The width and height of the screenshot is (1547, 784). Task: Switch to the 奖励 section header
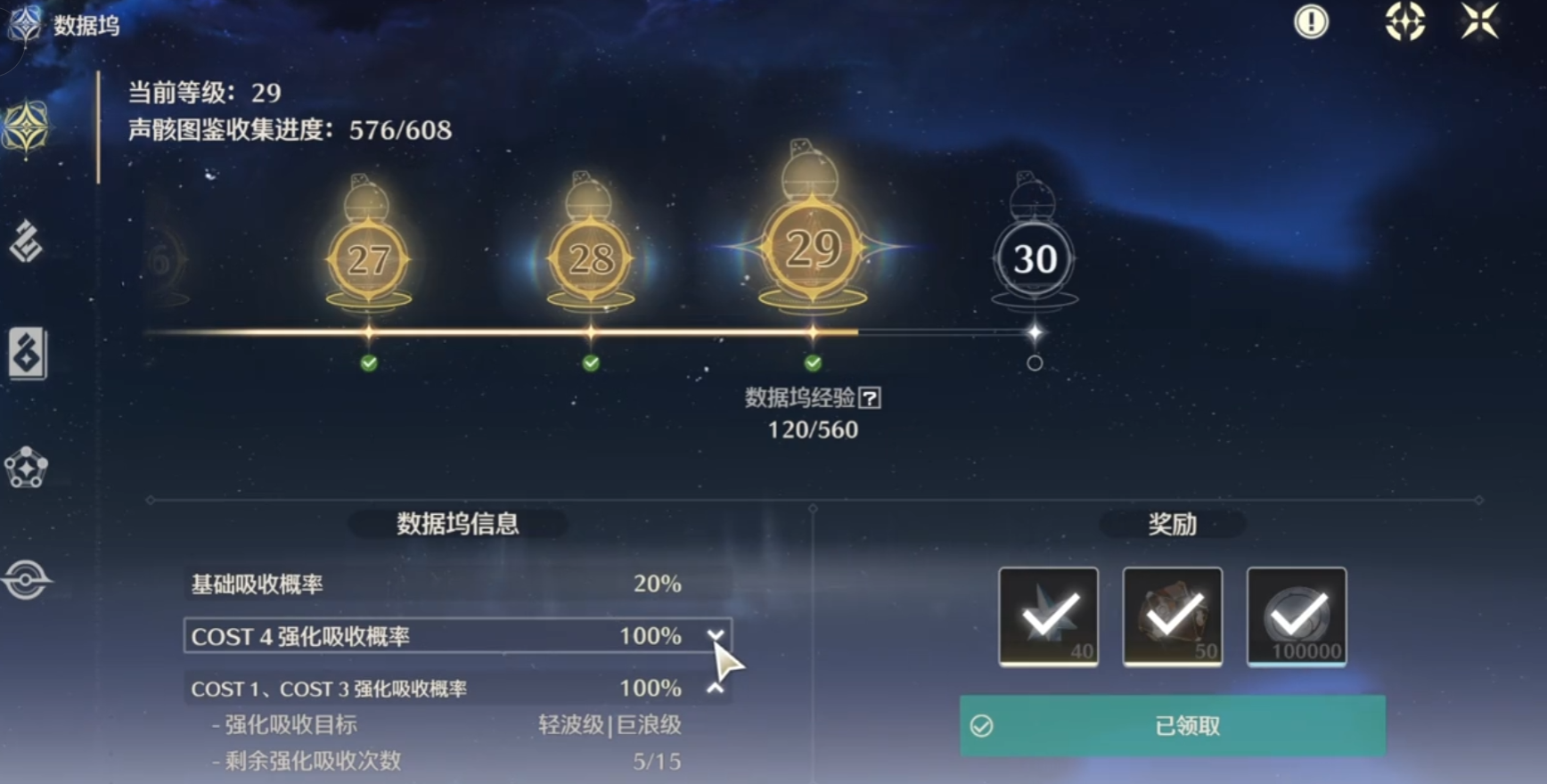tap(1173, 525)
